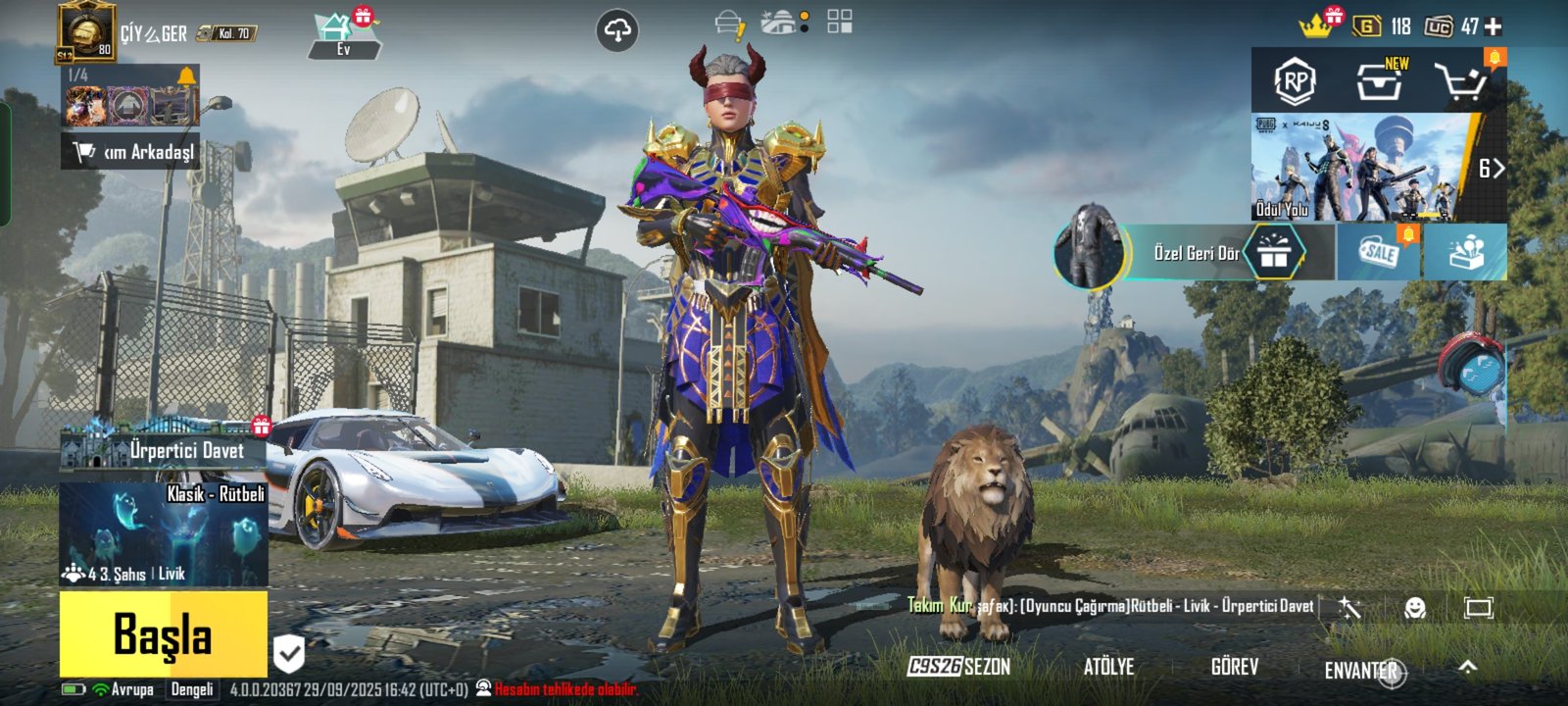Open the cloud download icon

617,31
